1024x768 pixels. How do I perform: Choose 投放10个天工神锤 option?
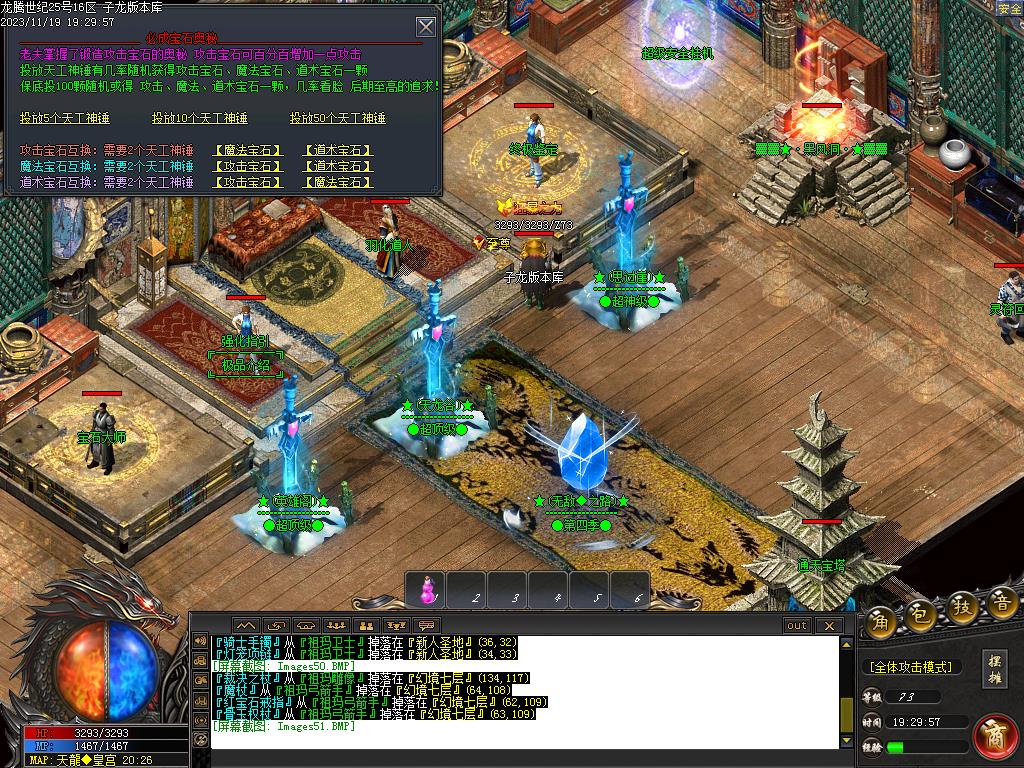pos(199,118)
